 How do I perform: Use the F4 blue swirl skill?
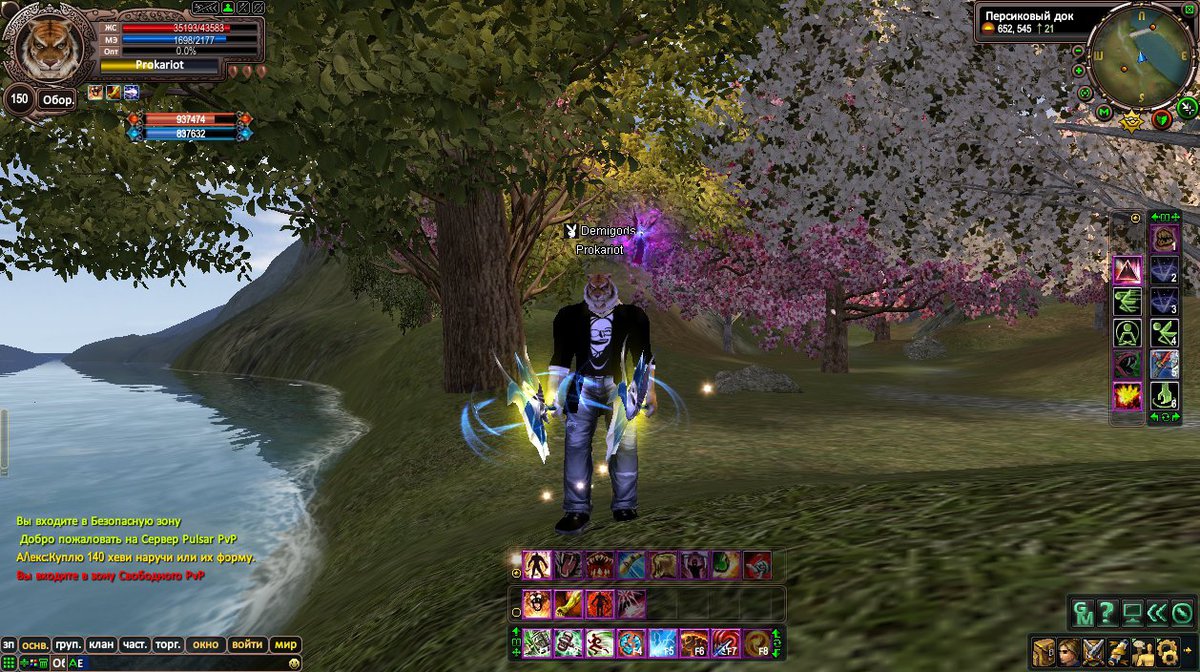(x=631, y=642)
